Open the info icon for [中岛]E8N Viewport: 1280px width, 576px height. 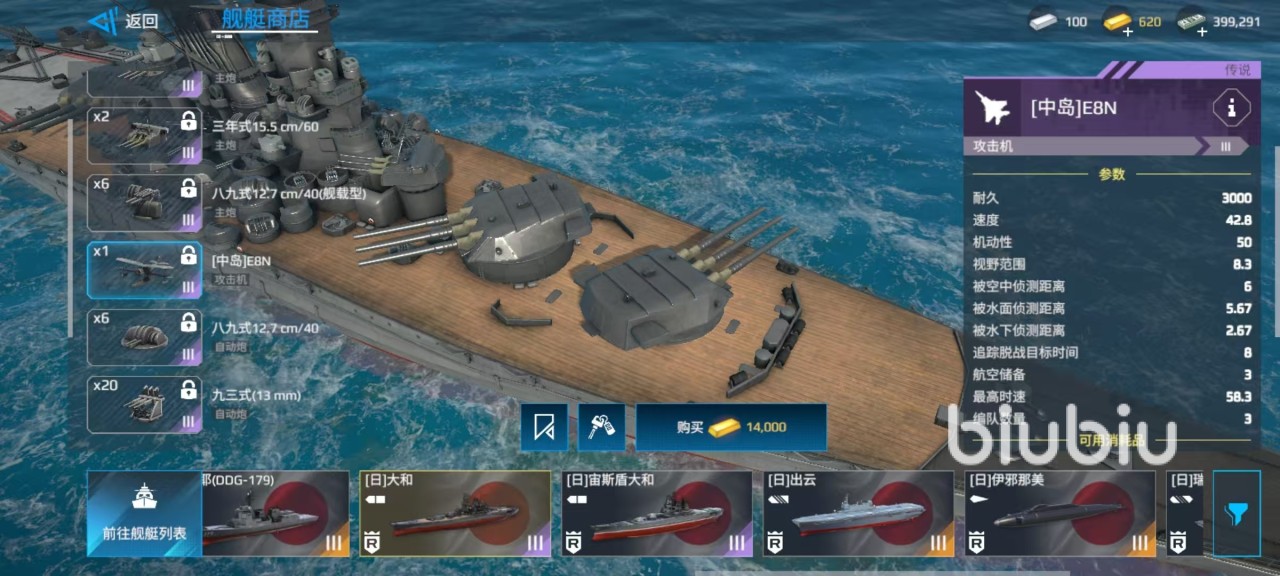1230,108
